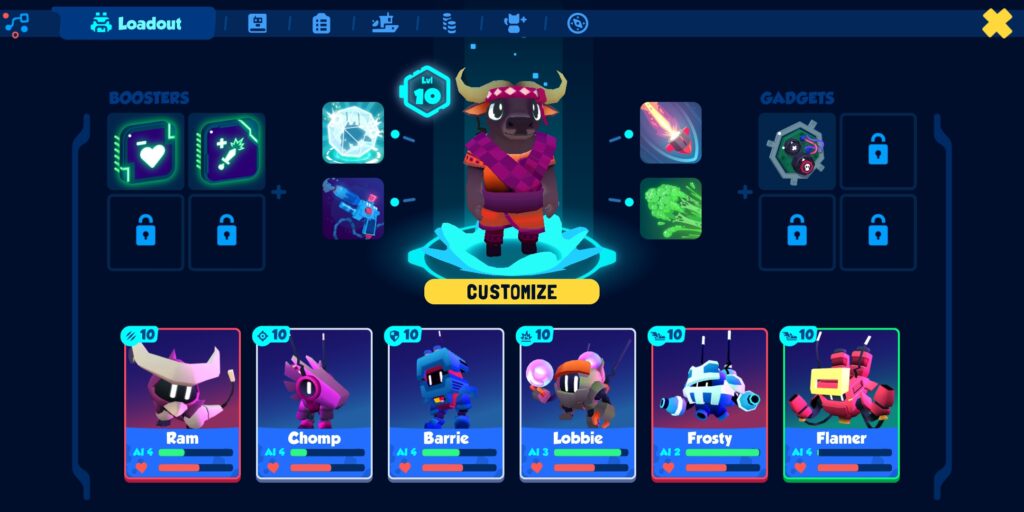Open the book icon tab

tap(257, 23)
